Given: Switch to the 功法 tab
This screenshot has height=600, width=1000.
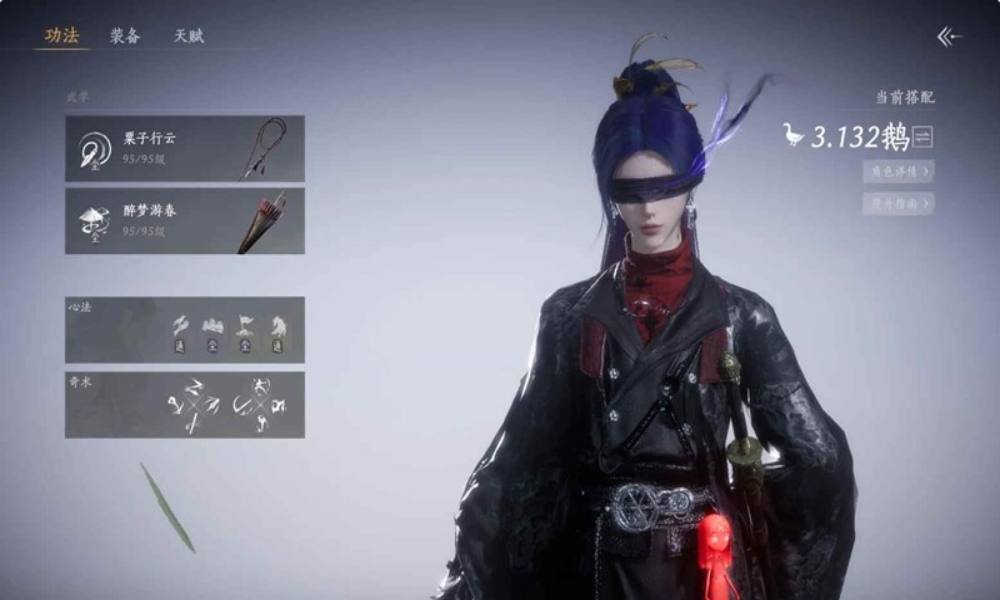Looking at the screenshot, I should click(x=62, y=36).
